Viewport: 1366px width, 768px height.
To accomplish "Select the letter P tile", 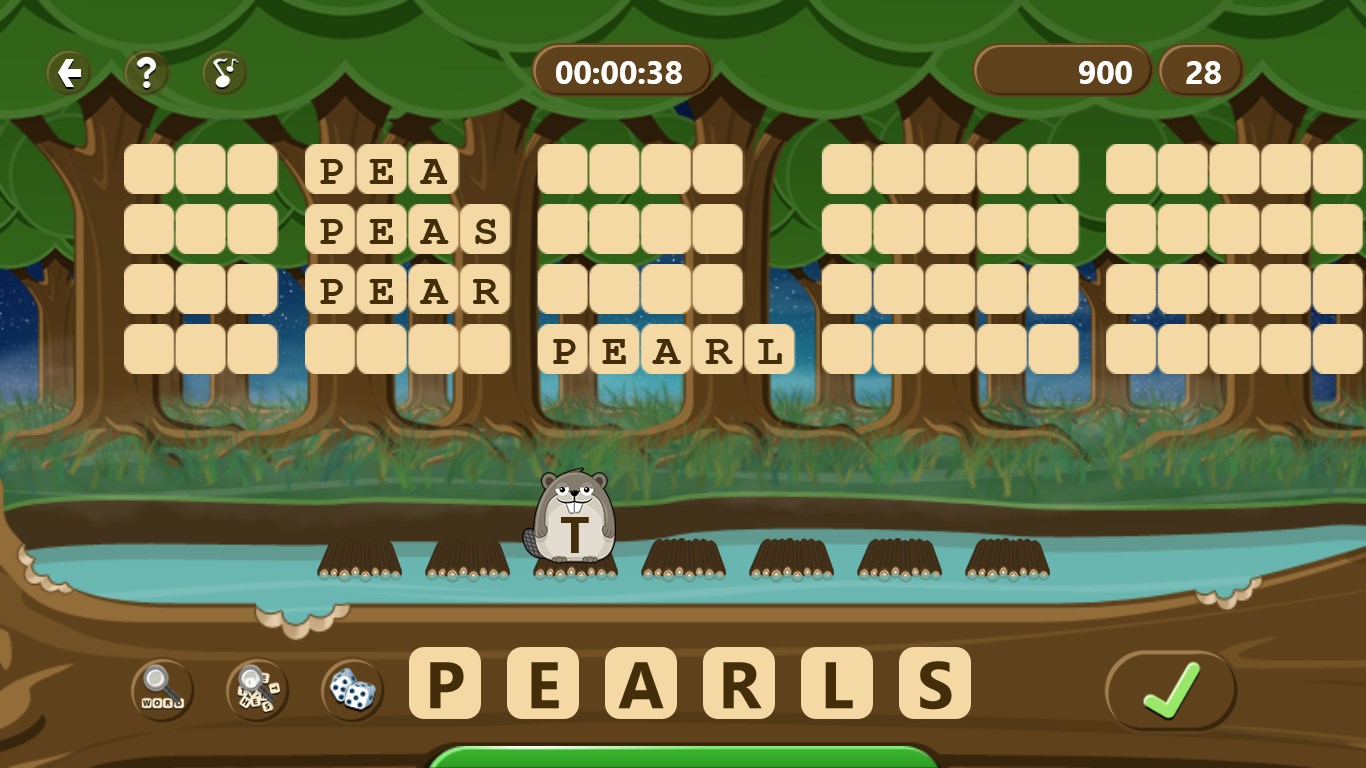I will coord(445,683).
